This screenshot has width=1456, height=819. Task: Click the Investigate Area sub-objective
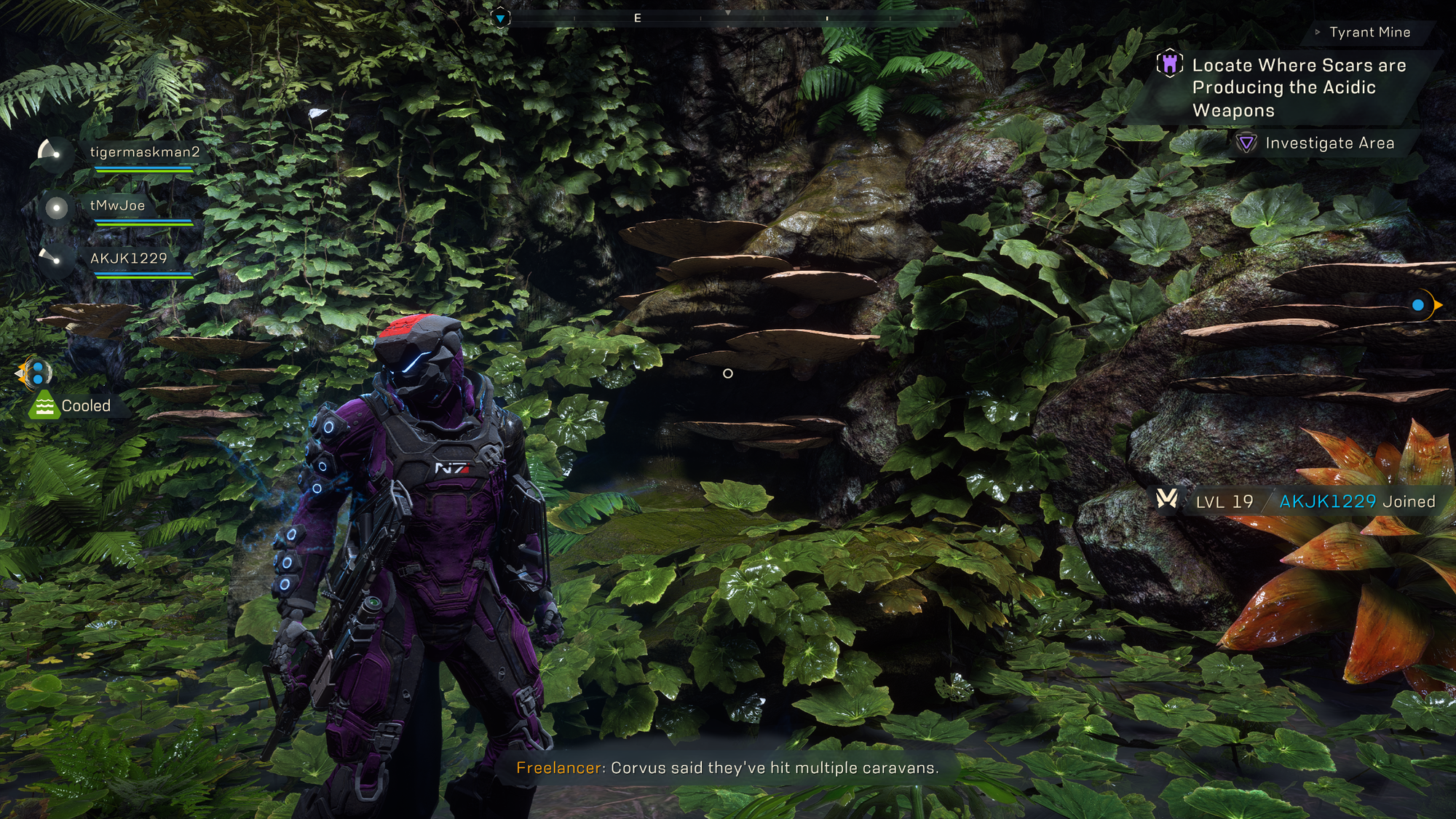tap(1329, 143)
